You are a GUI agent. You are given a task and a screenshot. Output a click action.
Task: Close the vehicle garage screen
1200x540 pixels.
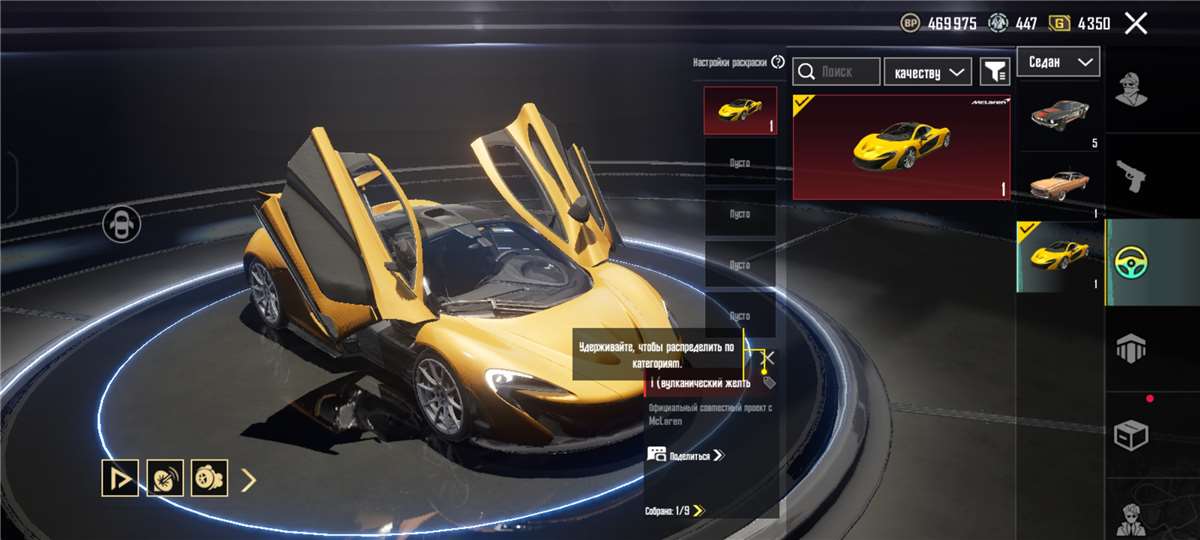point(1136,23)
